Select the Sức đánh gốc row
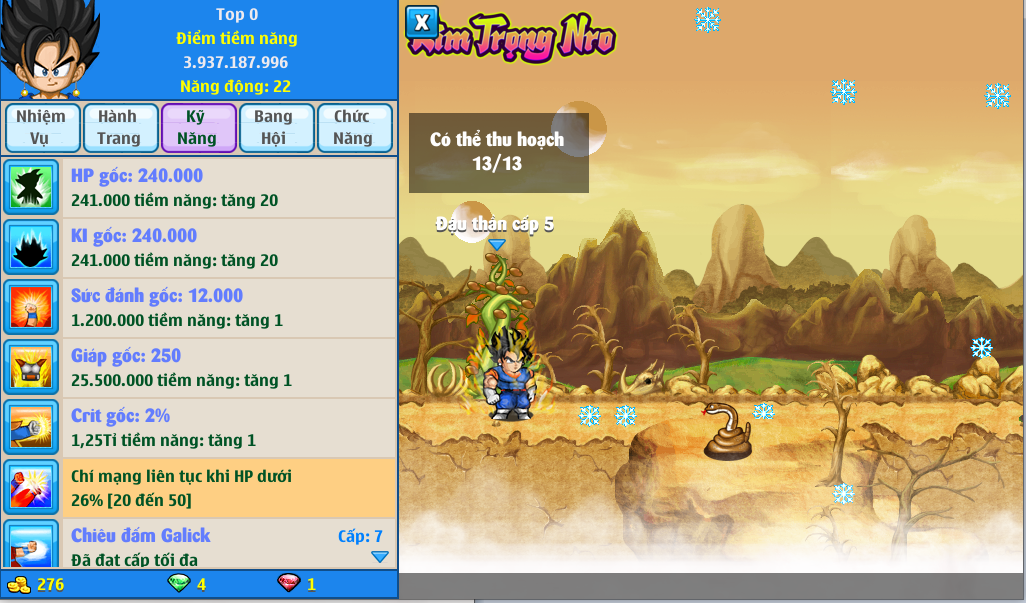Viewport: 1026px width, 603px height. point(200,308)
